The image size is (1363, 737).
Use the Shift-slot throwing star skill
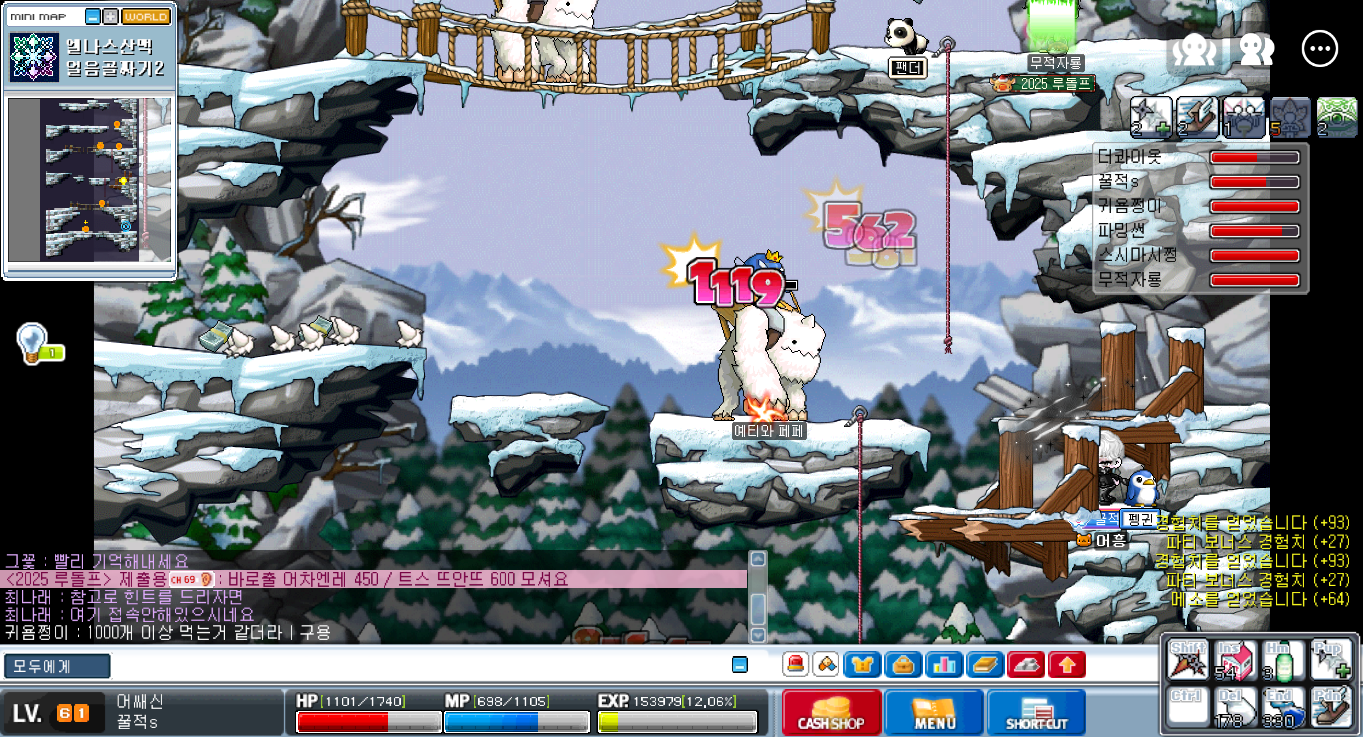[x=1187, y=660]
